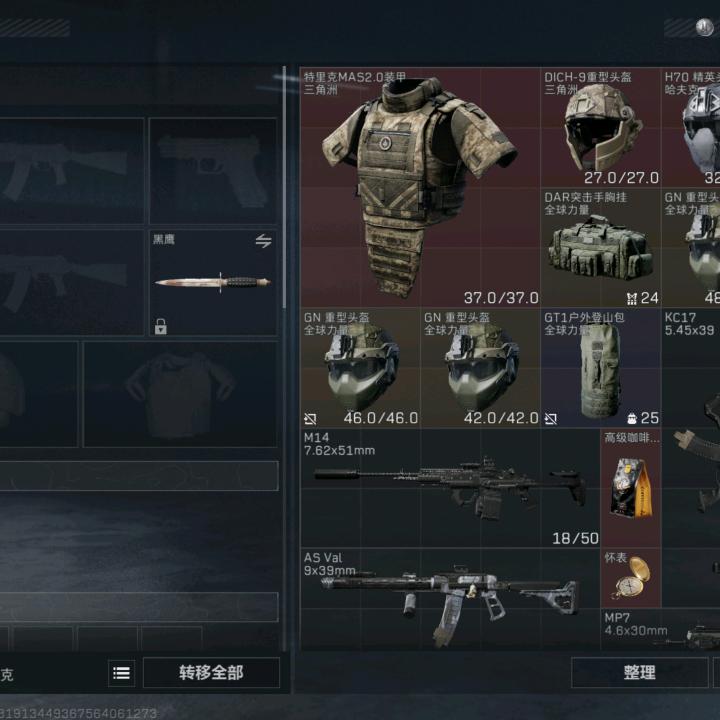Click the swap arrows on the 黑鹰 slot
Viewport: 720px width, 720px height.
(x=263, y=241)
